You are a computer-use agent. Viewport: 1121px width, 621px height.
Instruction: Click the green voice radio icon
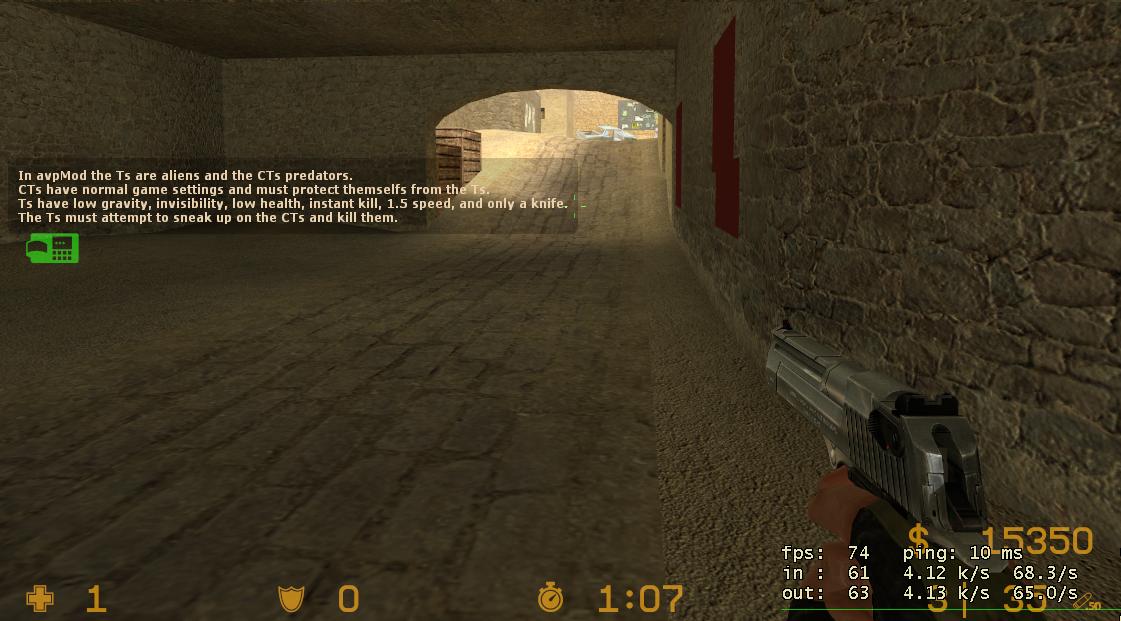tap(52, 248)
